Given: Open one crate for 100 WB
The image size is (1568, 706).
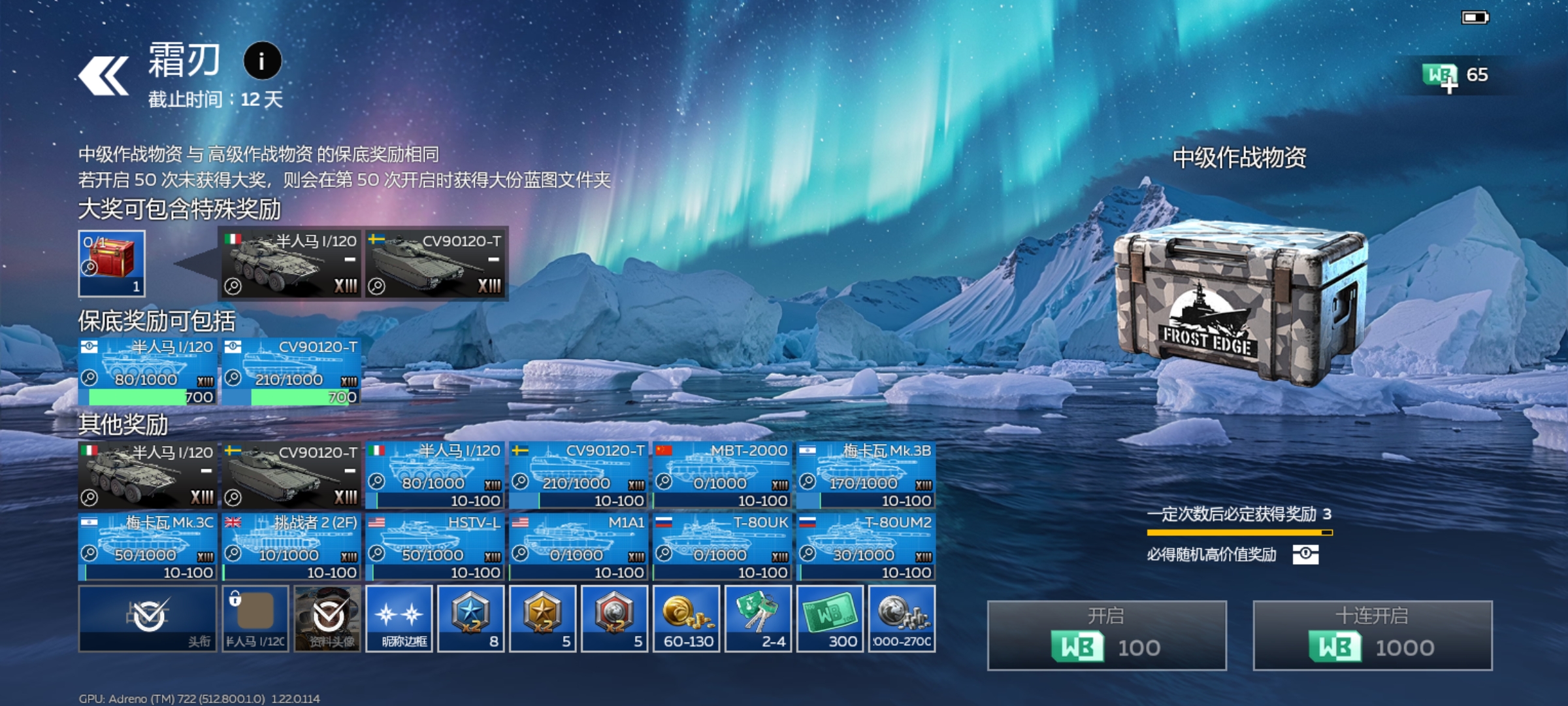Looking at the screenshot, I should [1107, 635].
